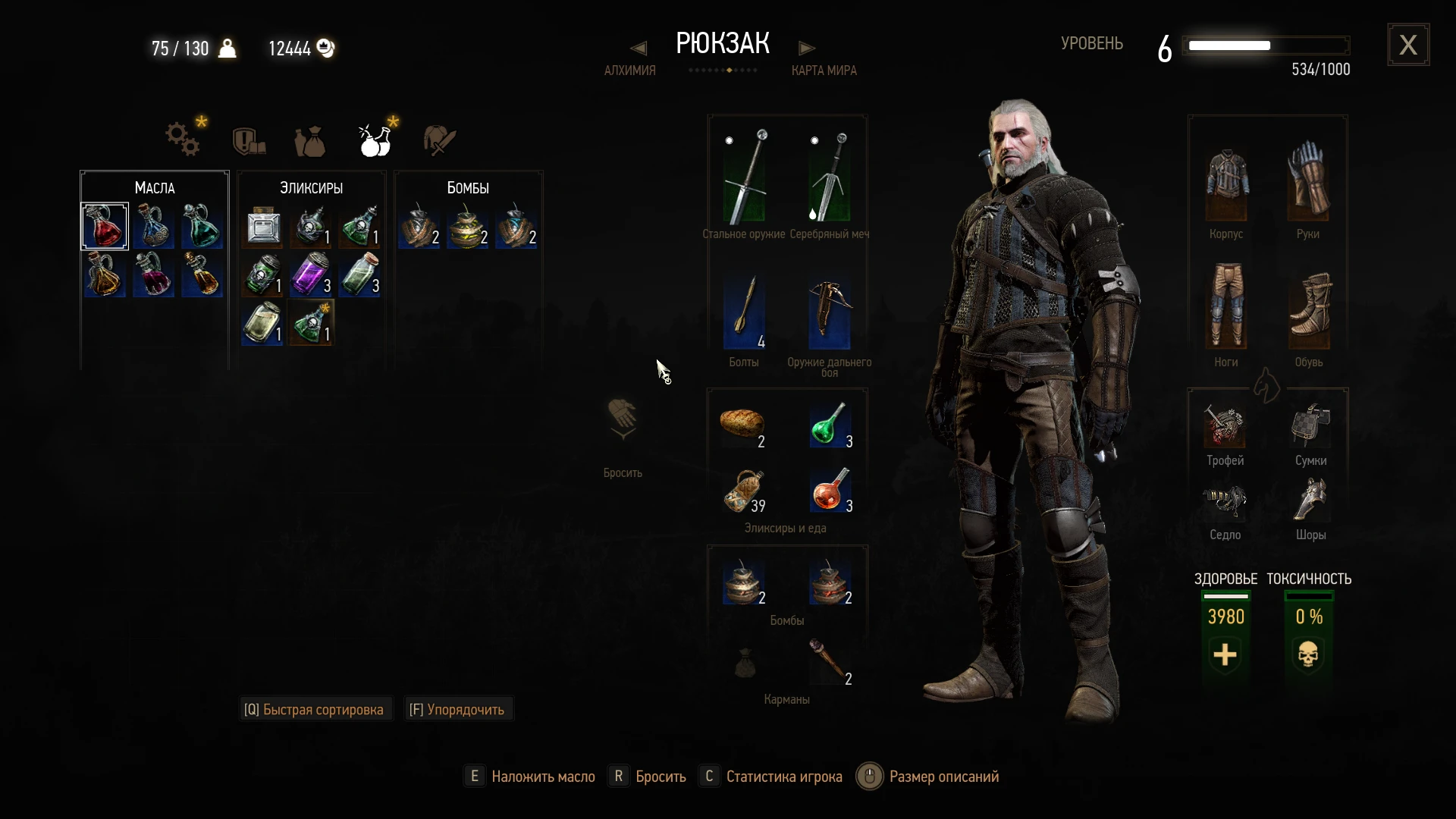Screen dimensions: 1456x819
Task: Select the equipped silver sword
Action: pos(830,178)
